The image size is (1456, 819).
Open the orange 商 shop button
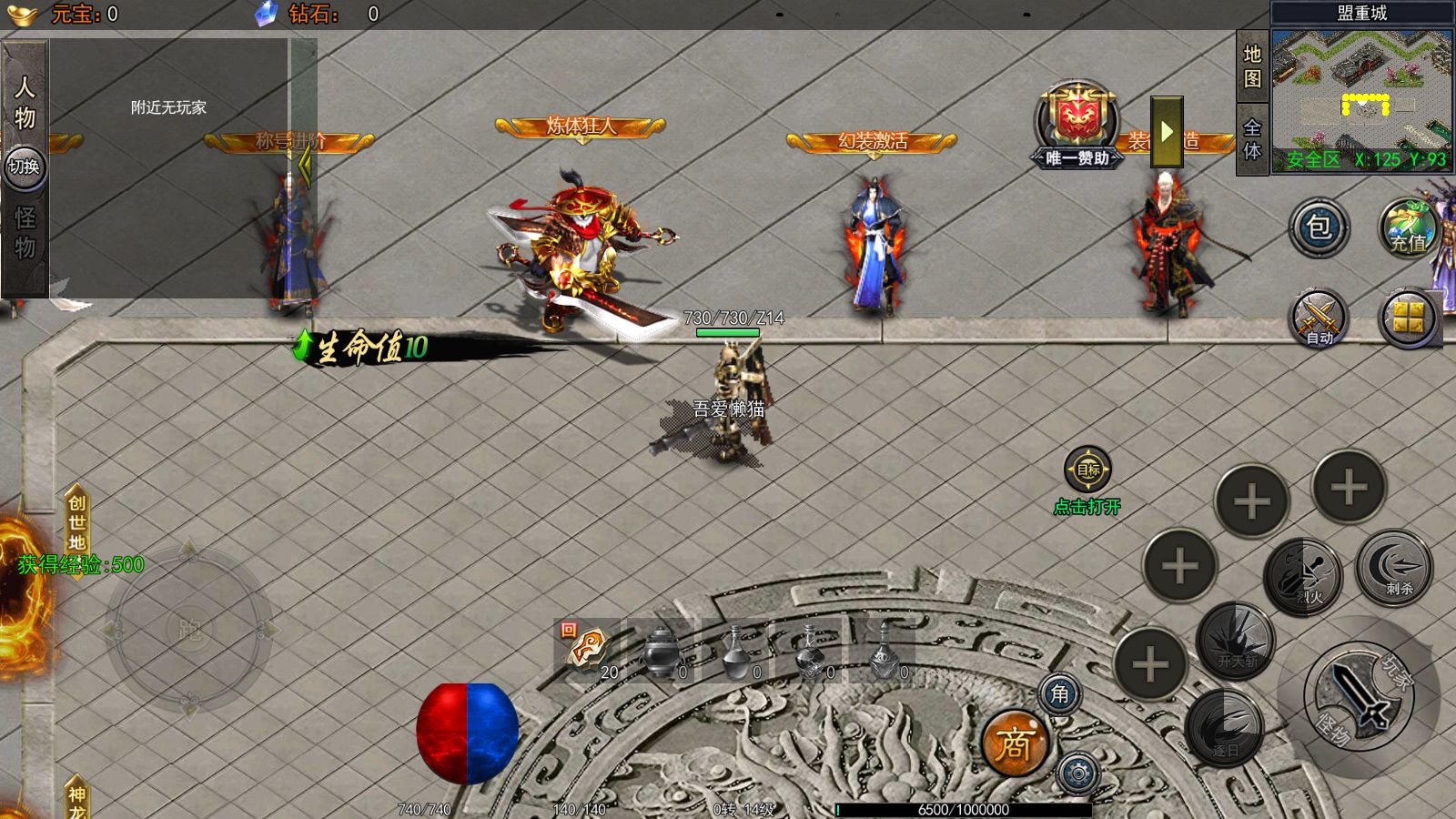coord(1014,744)
